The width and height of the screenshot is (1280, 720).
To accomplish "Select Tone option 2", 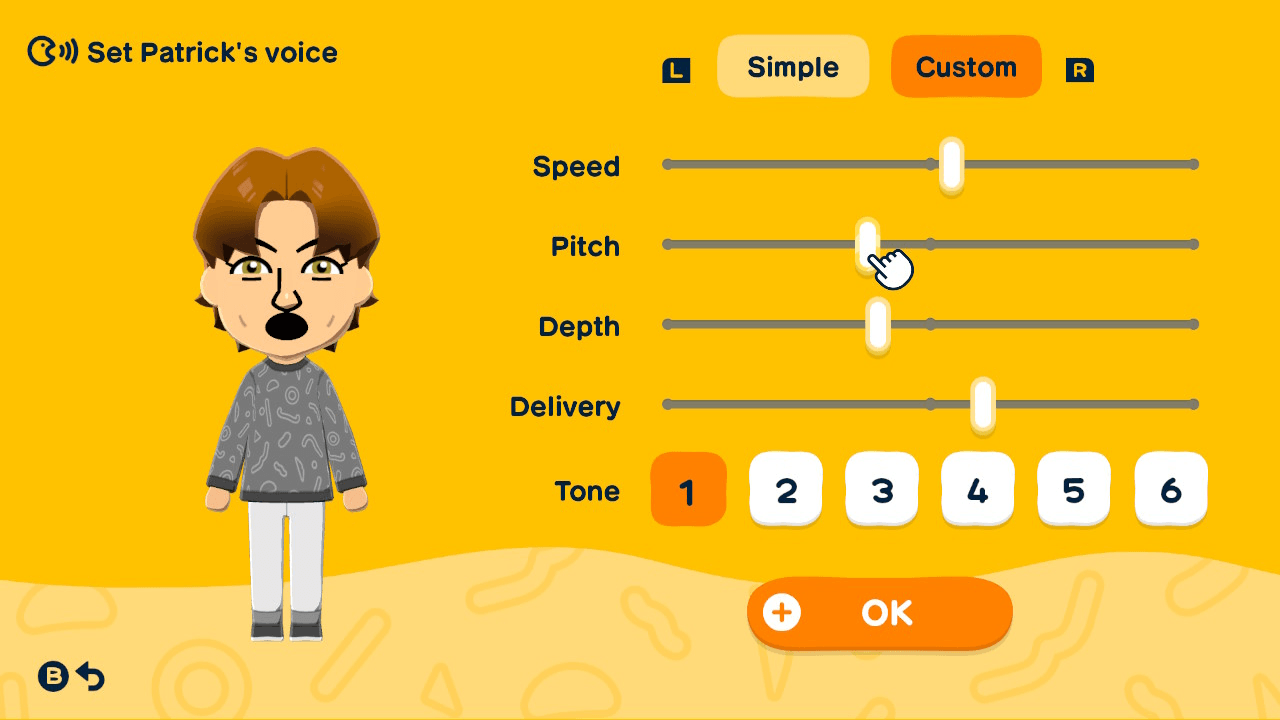I will pyautogui.click(x=786, y=489).
